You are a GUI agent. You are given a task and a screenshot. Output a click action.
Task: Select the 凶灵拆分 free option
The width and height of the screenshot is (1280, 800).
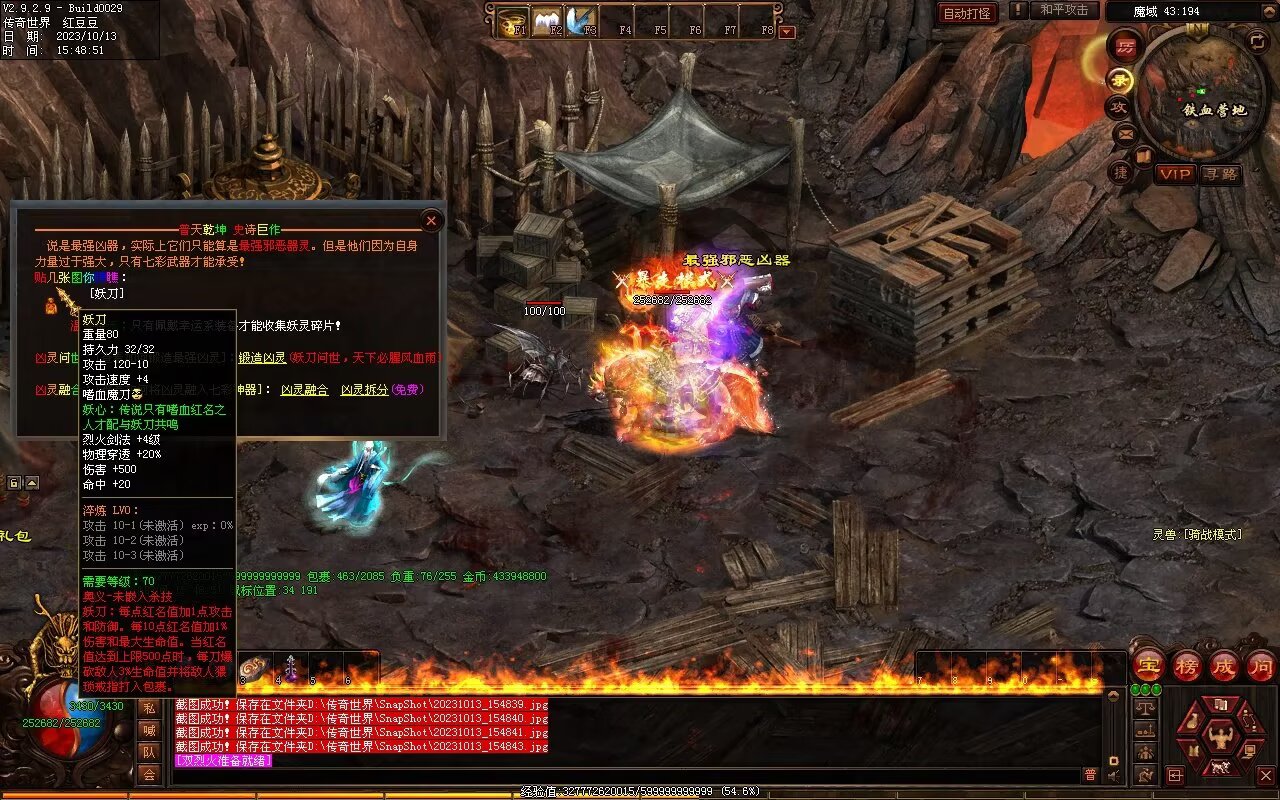(364, 390)
